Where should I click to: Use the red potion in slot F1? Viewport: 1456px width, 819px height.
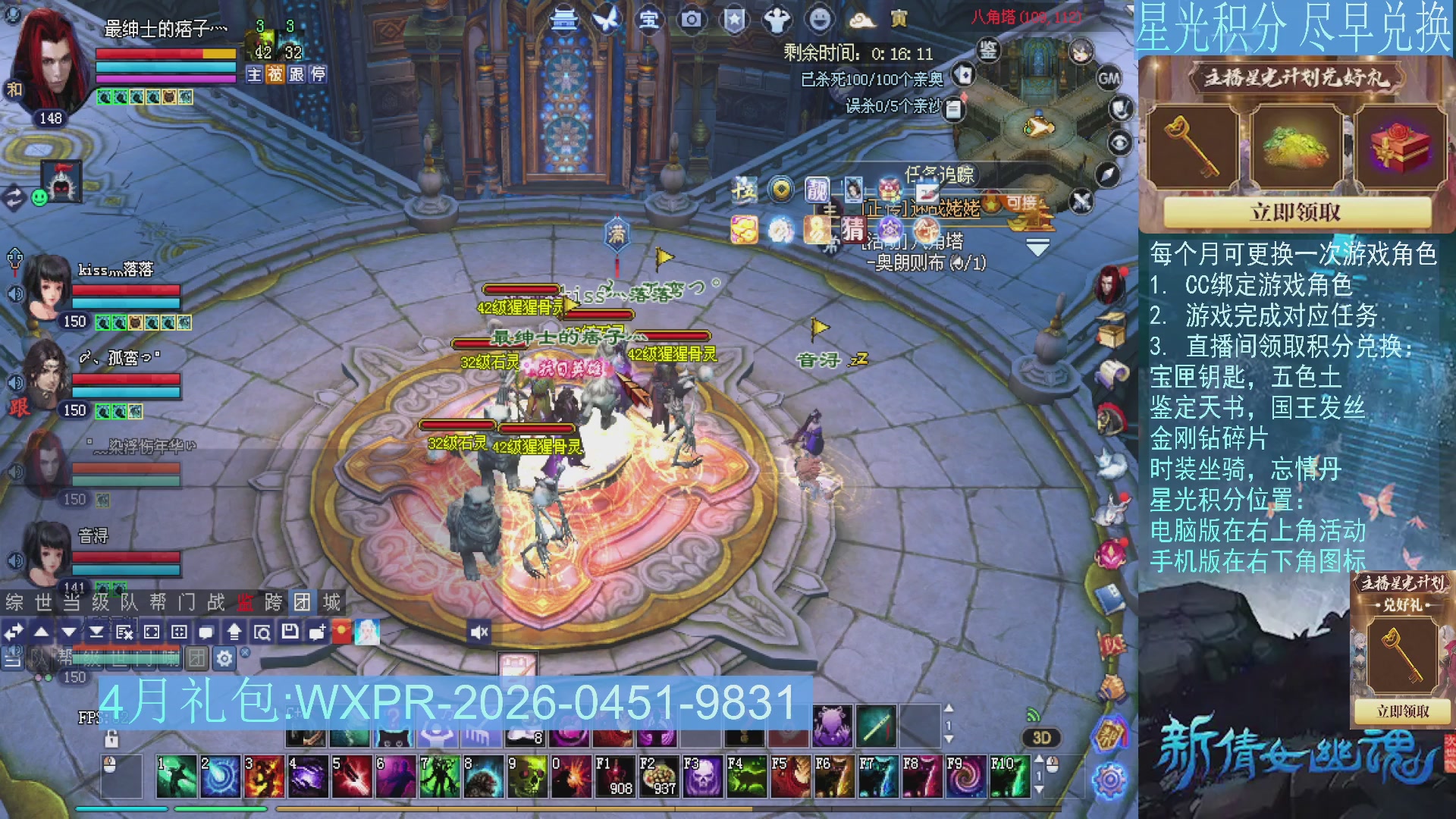(x=614, y=777)
